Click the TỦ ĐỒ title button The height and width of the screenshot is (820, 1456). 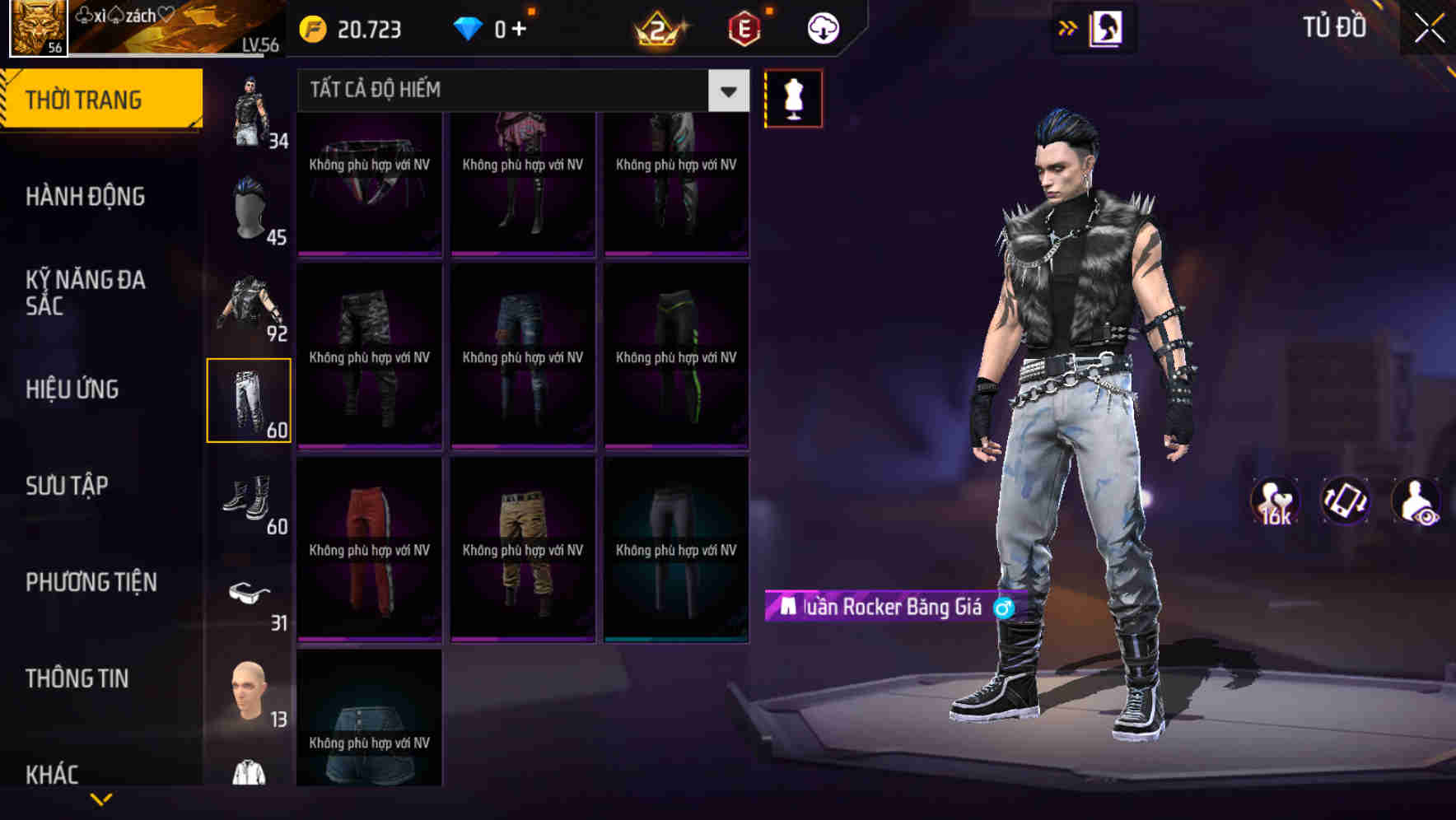click(x=1335, y=26)
